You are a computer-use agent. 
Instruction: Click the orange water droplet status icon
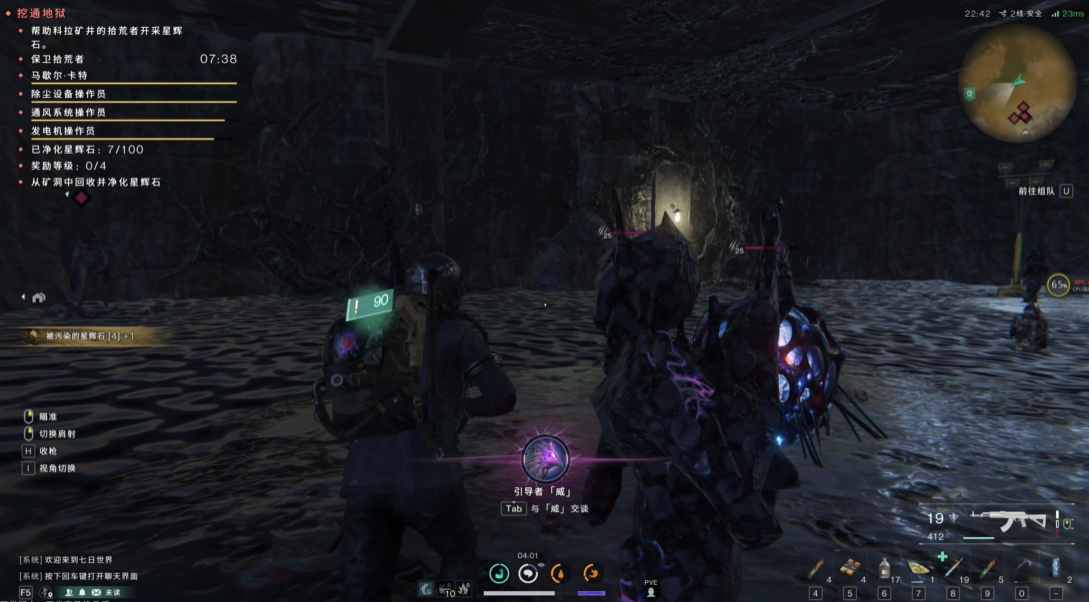click(558, 573)
